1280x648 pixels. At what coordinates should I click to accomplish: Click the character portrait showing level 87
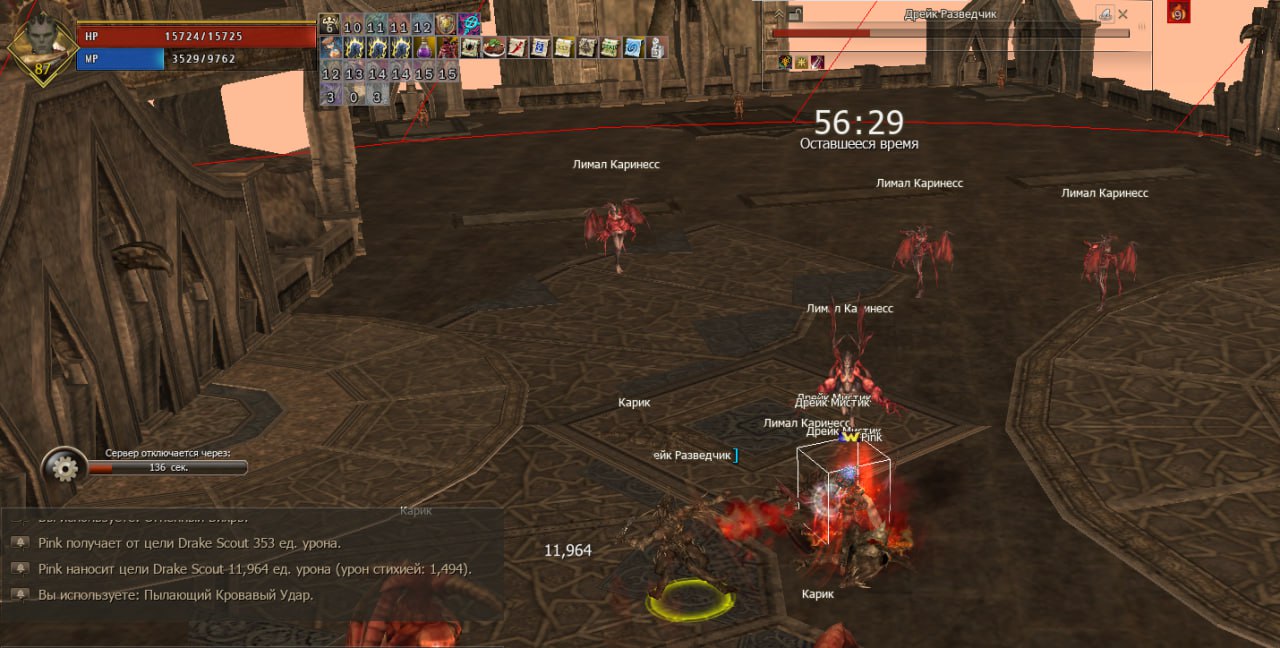click(x=39, y=44)
